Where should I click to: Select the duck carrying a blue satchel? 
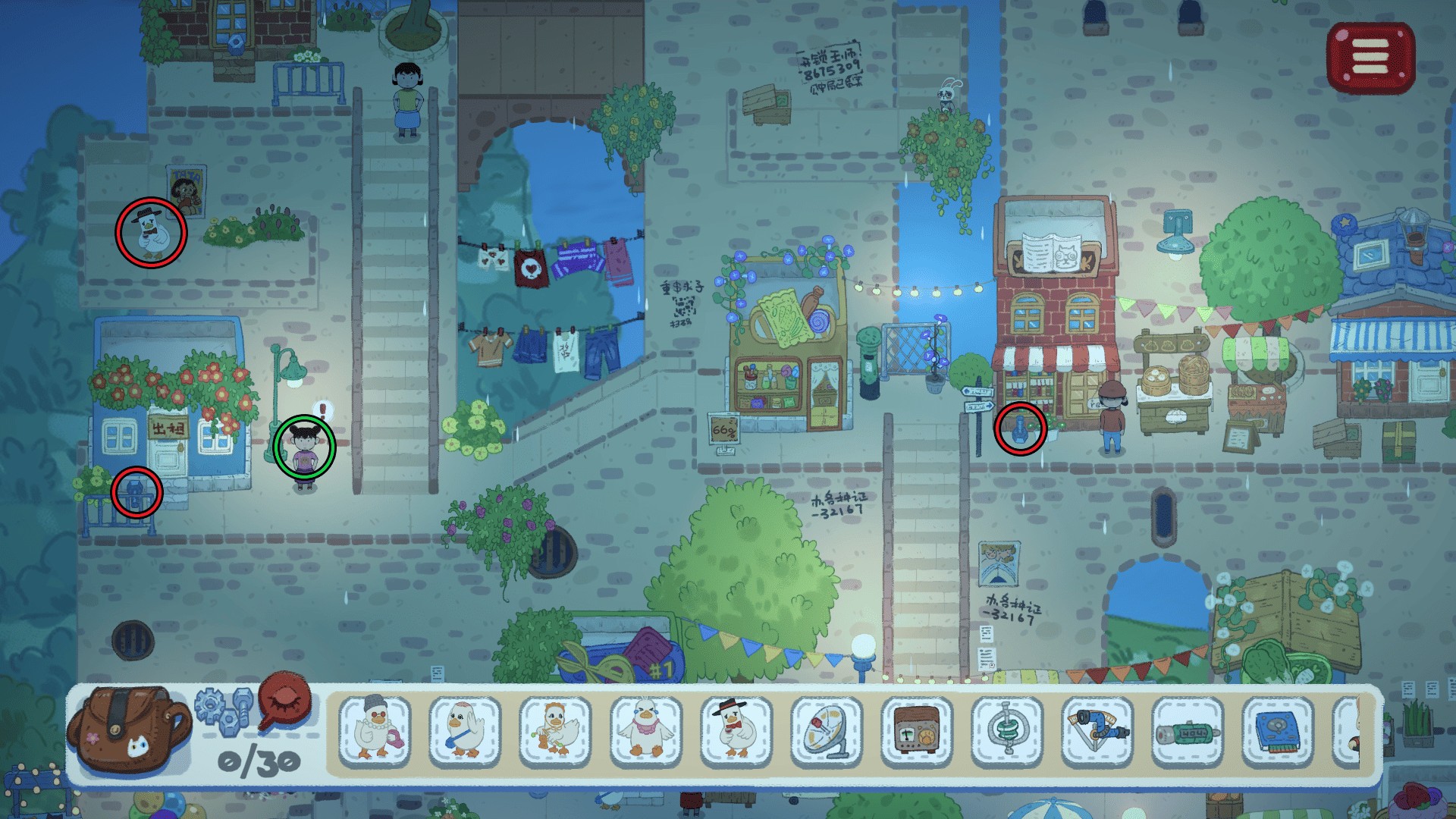[465, 730]
